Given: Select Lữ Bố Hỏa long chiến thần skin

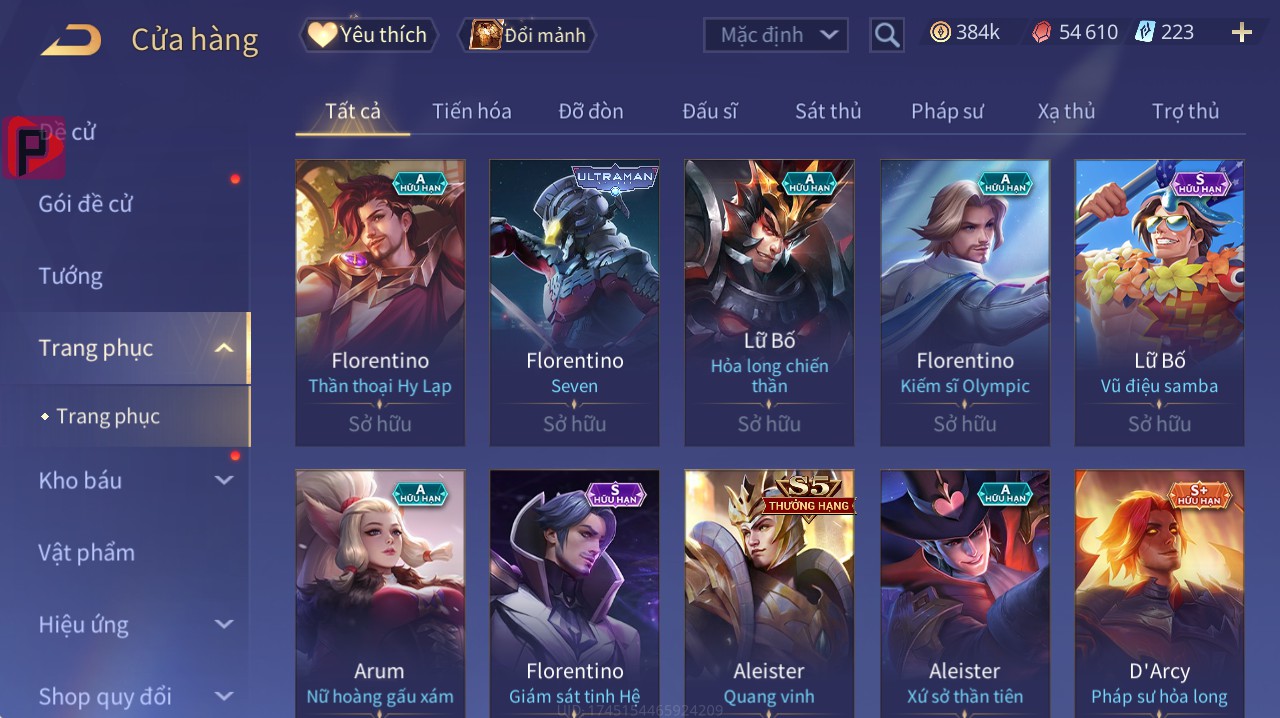Looking at the screenshot, I should (x=769, y=302).
